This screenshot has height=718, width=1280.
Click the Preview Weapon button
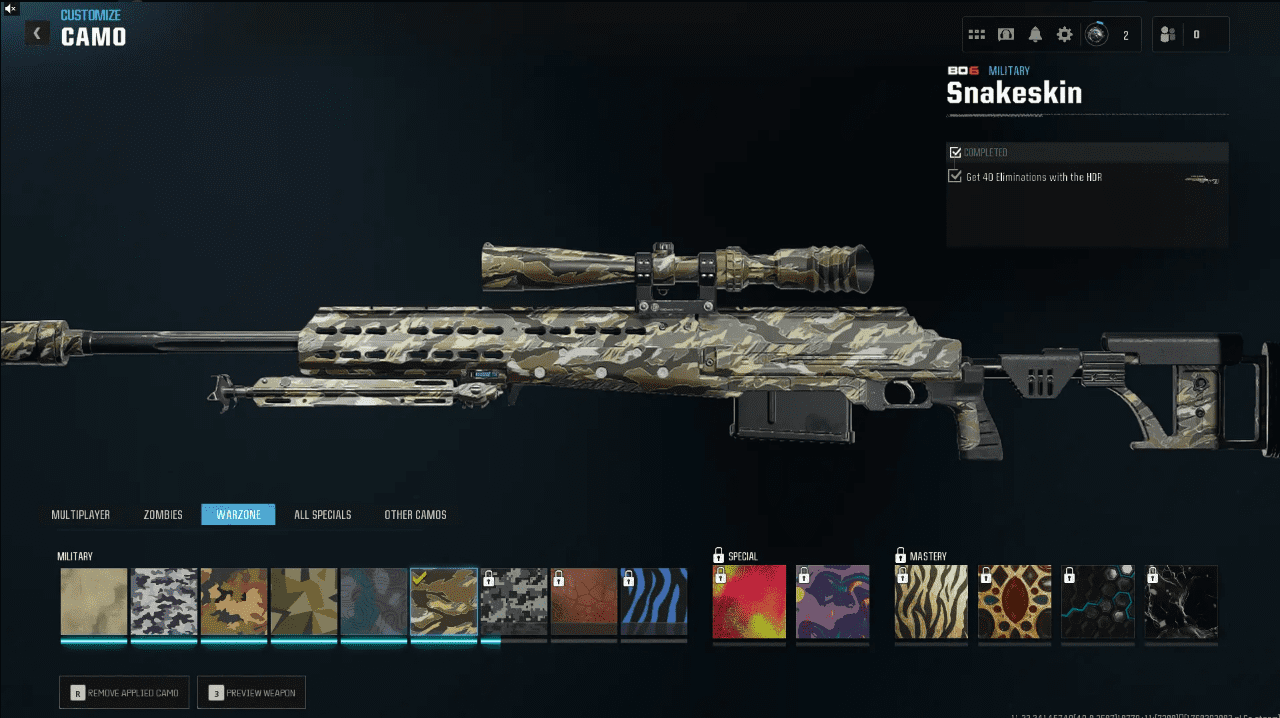click(251, 692)
